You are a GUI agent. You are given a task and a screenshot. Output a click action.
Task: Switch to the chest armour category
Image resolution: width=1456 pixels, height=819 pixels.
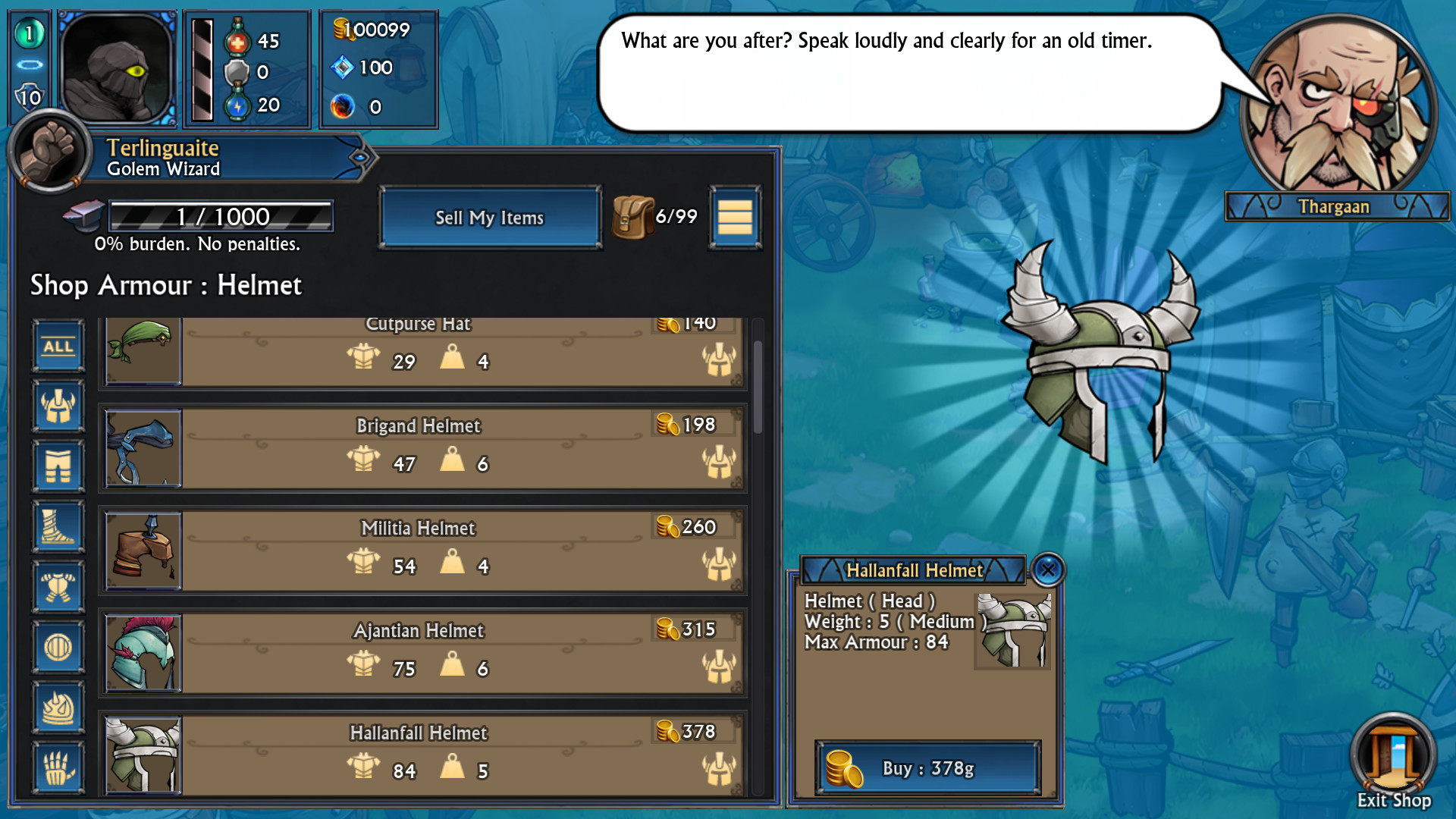58,587
